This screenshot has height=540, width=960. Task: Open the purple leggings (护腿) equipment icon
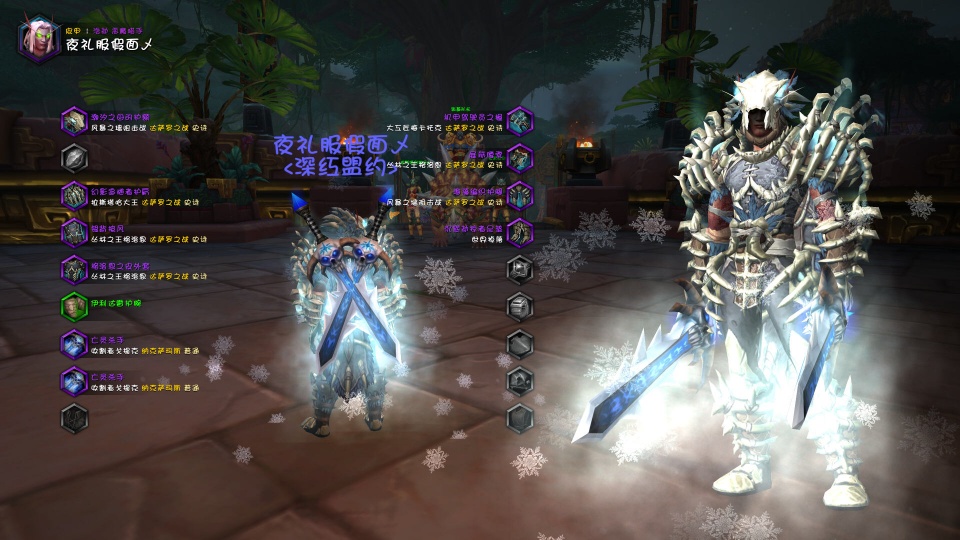(x=520, y=195)
